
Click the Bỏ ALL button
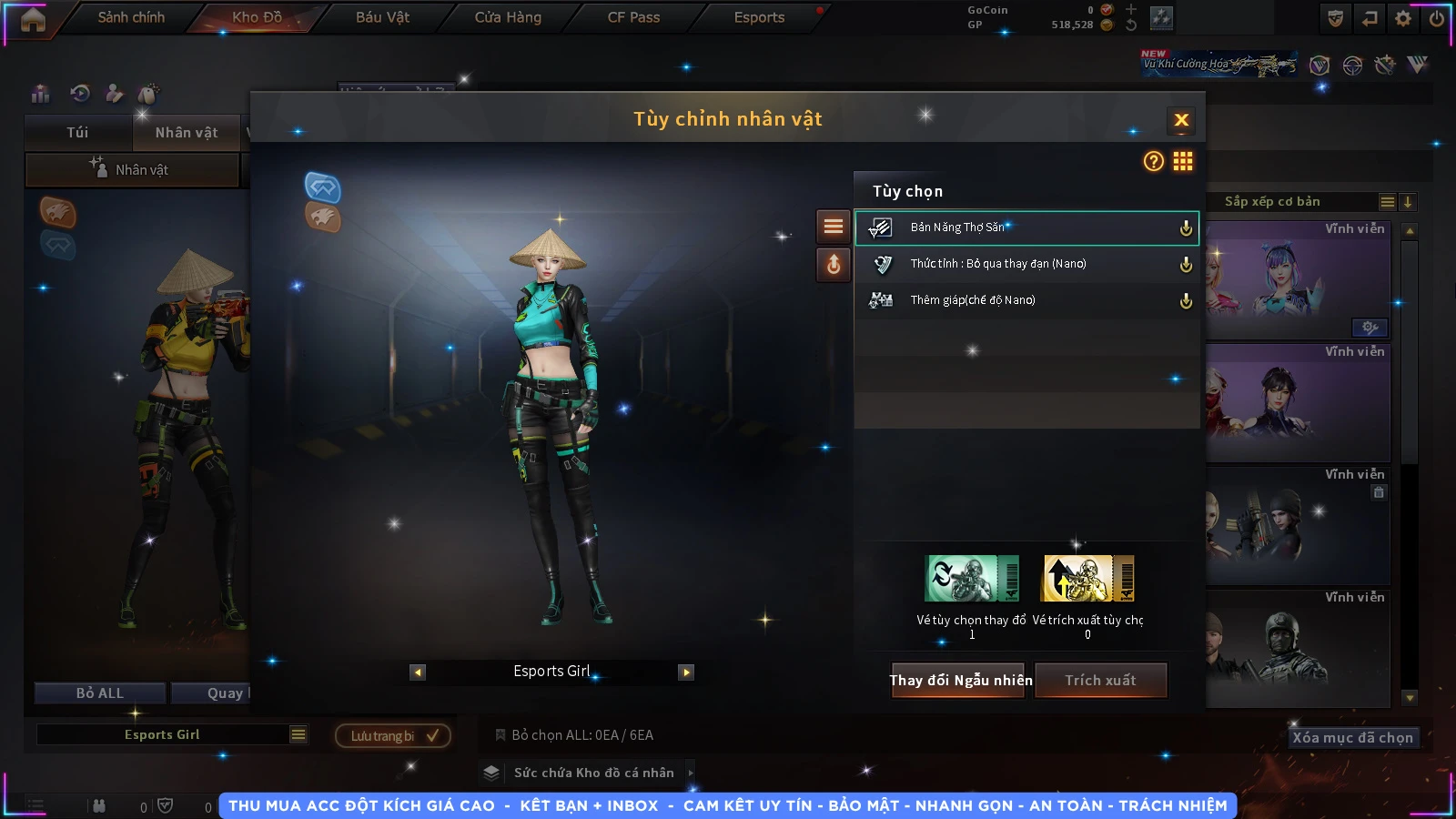click(x=100, y=693)
